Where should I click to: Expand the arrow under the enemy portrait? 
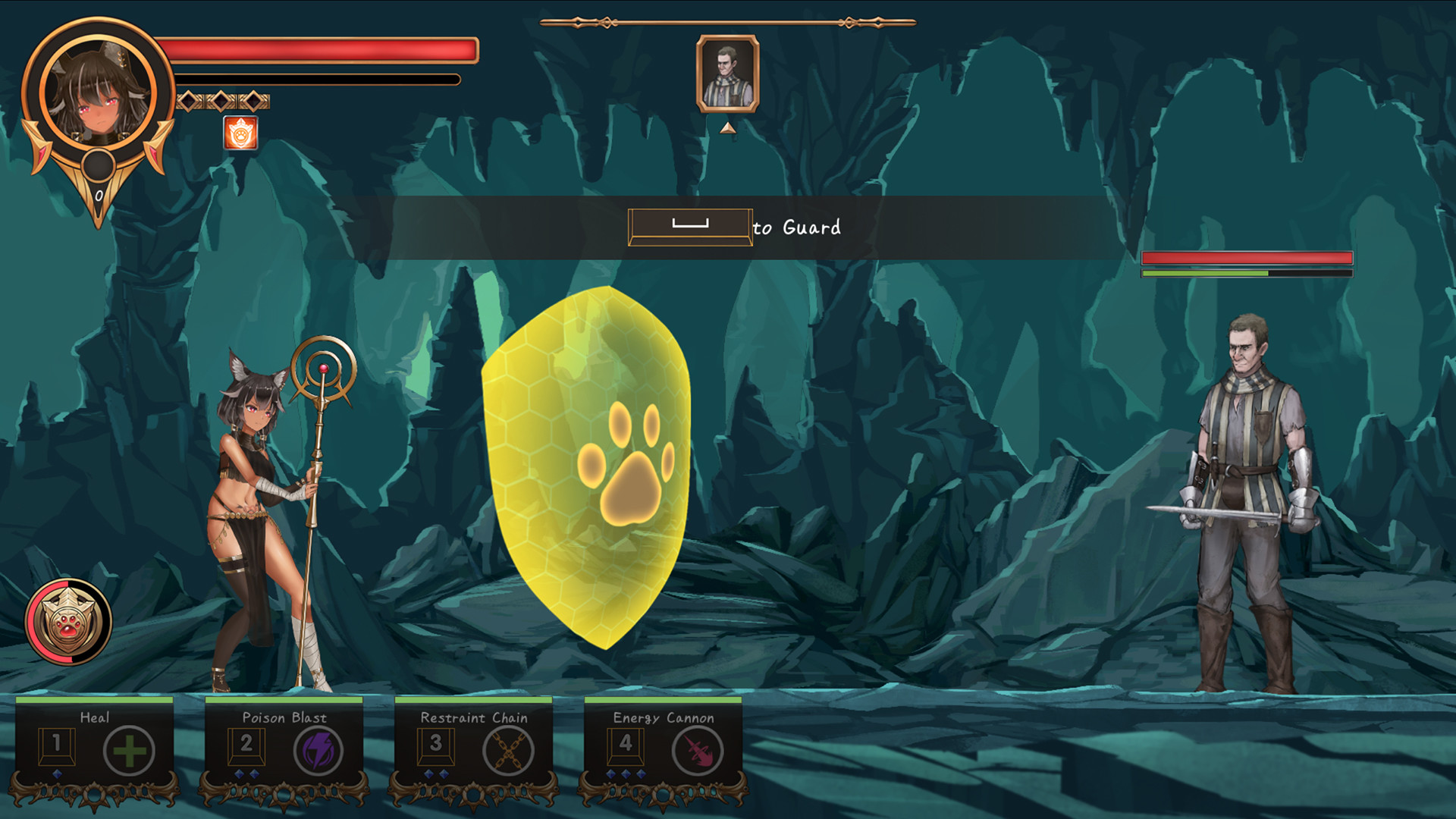(x=727, y=127)
